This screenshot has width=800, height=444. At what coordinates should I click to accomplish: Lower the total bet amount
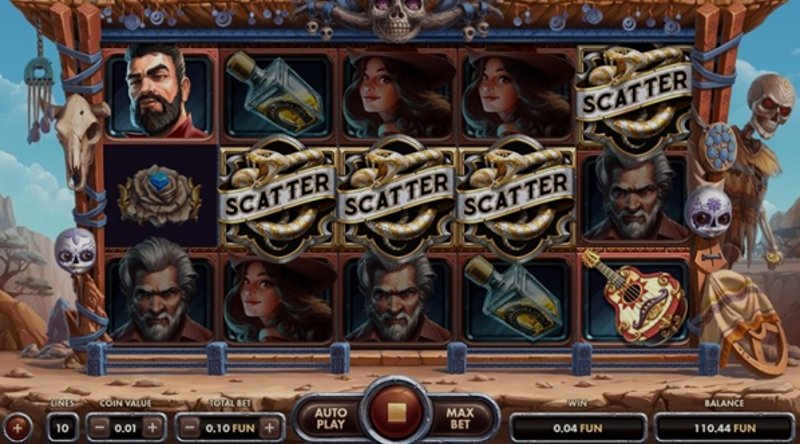click(x=188, y=427)
